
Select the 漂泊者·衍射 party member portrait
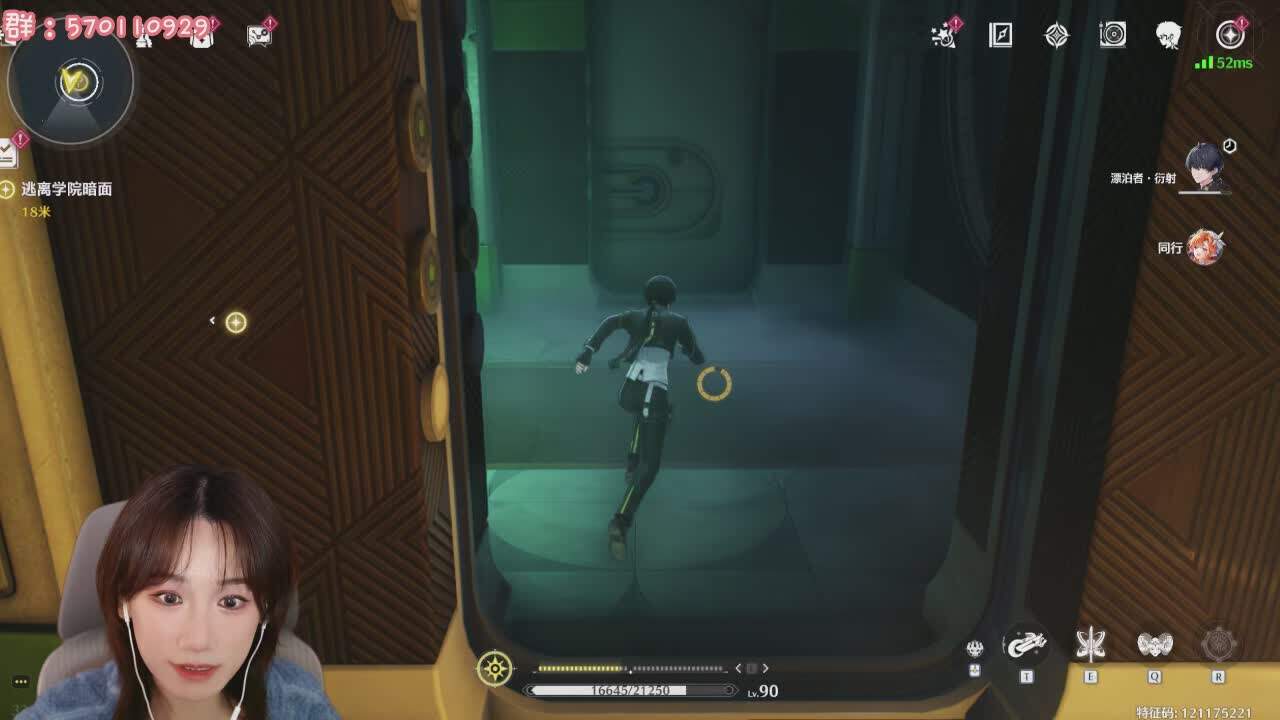click(1206, 166)
